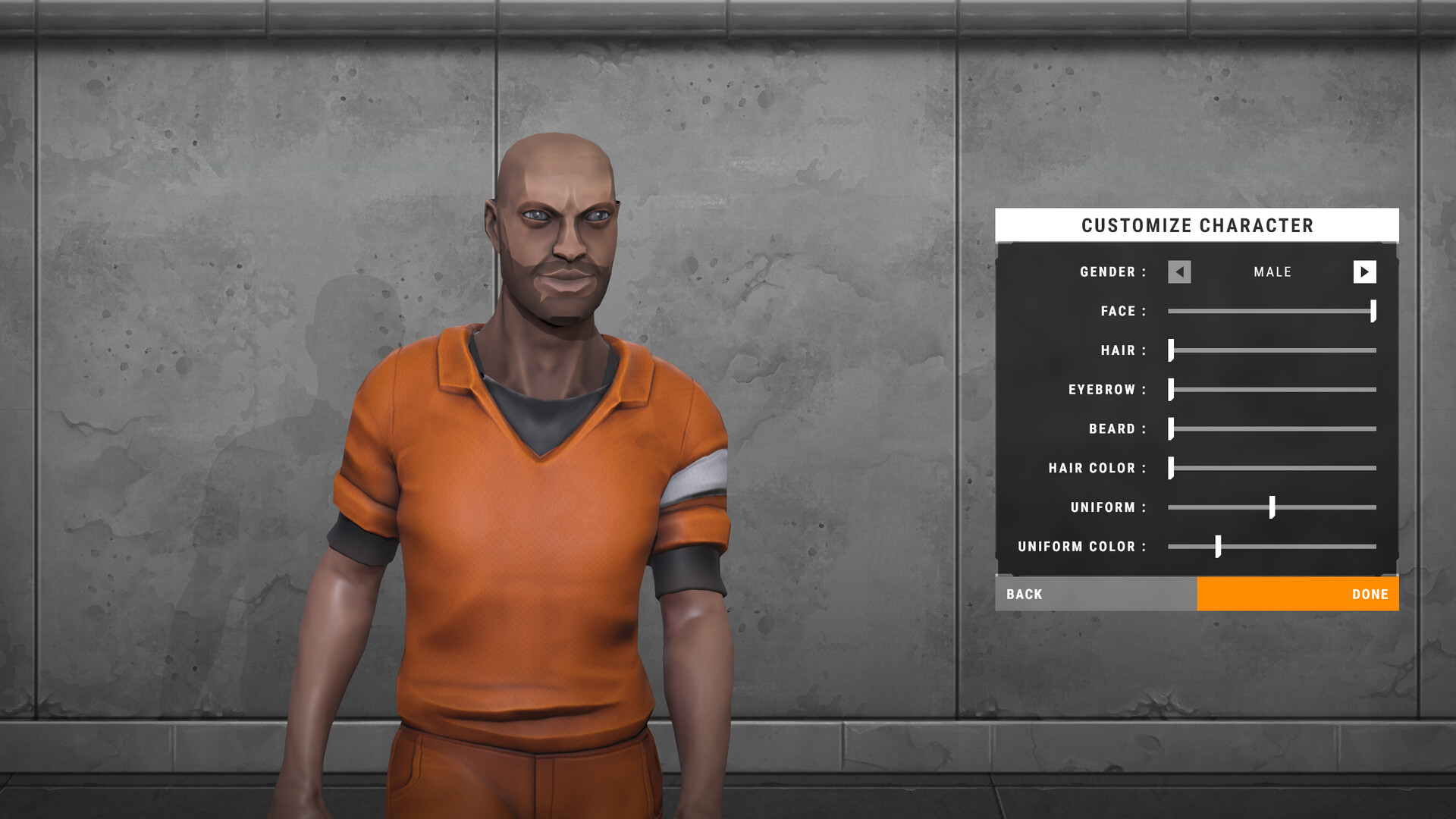Click the Back button
The image size is (1456, 819).
(1025, 594)
